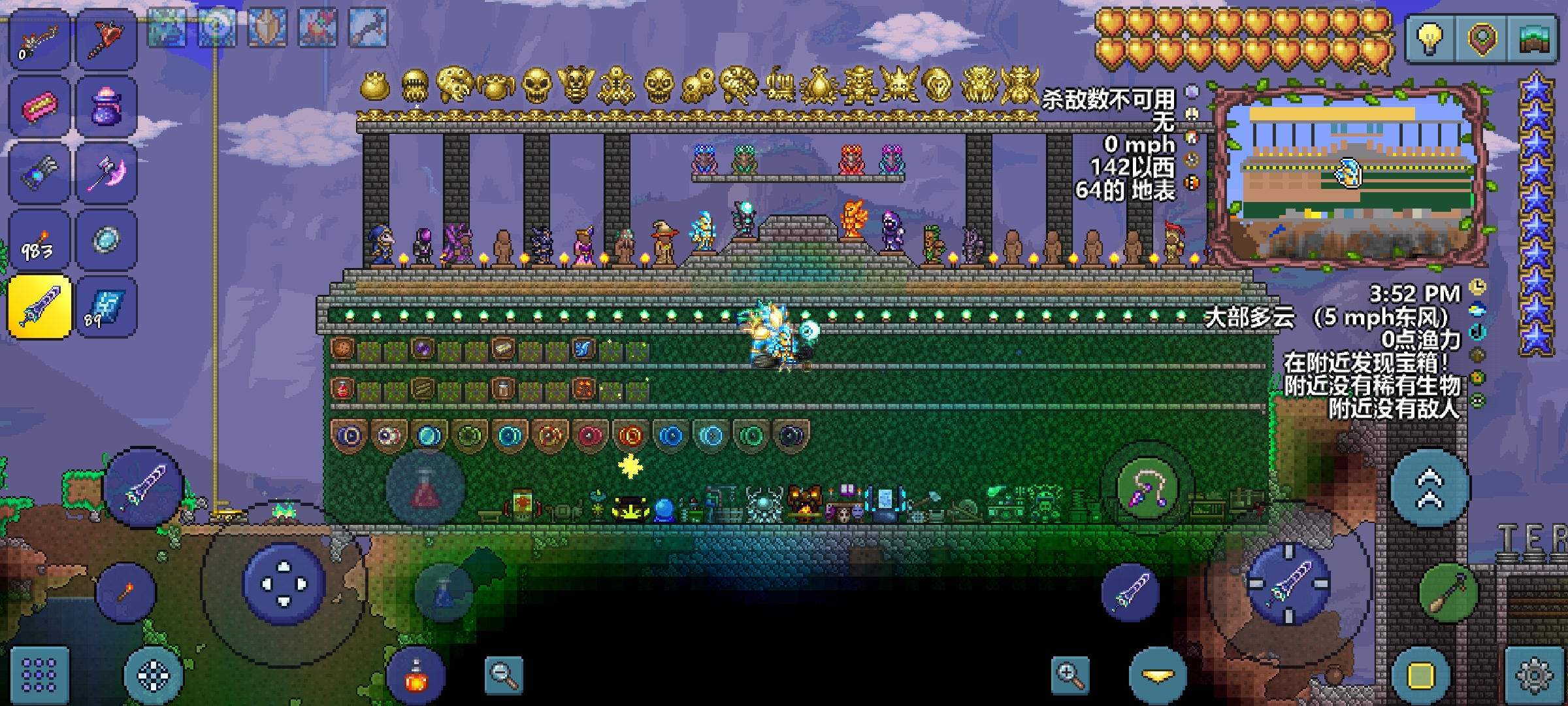Pick the pink pickaxe-axe hotbar slot

(106, 173)
